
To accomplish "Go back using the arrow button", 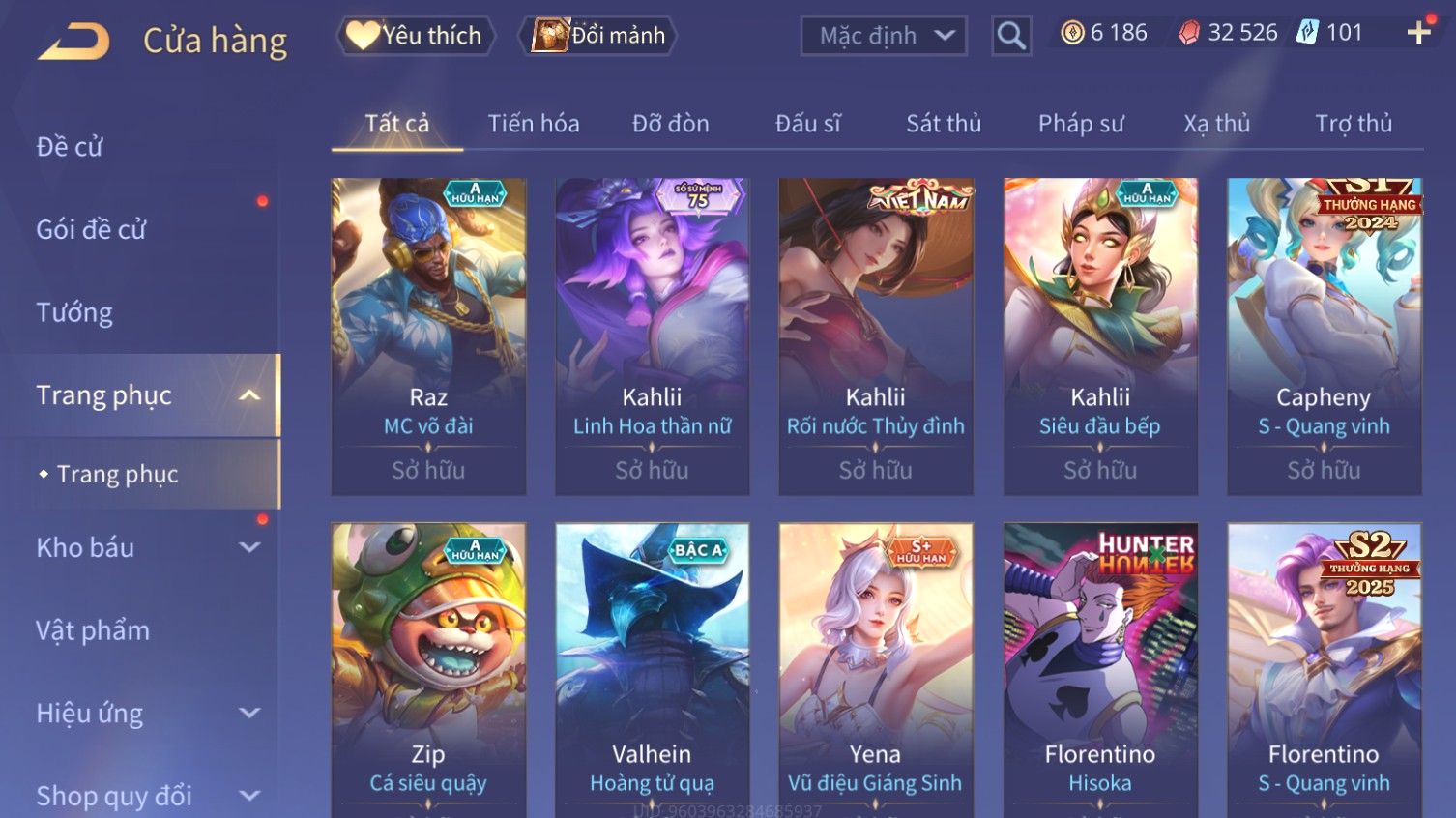I will pyautogui.click(x=73, y=41).
